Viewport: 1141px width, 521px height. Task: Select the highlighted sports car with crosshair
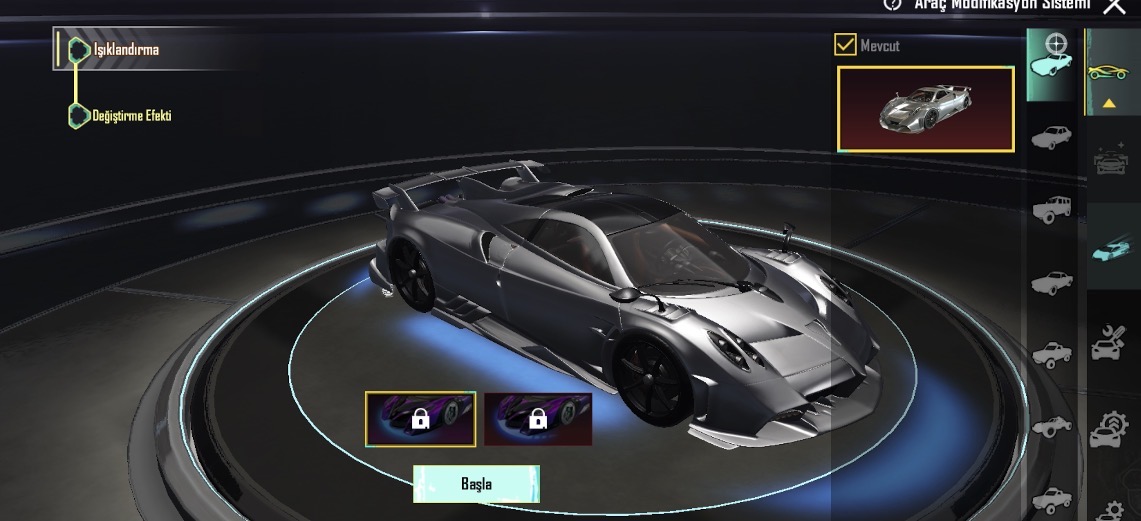pos(1052,62)
